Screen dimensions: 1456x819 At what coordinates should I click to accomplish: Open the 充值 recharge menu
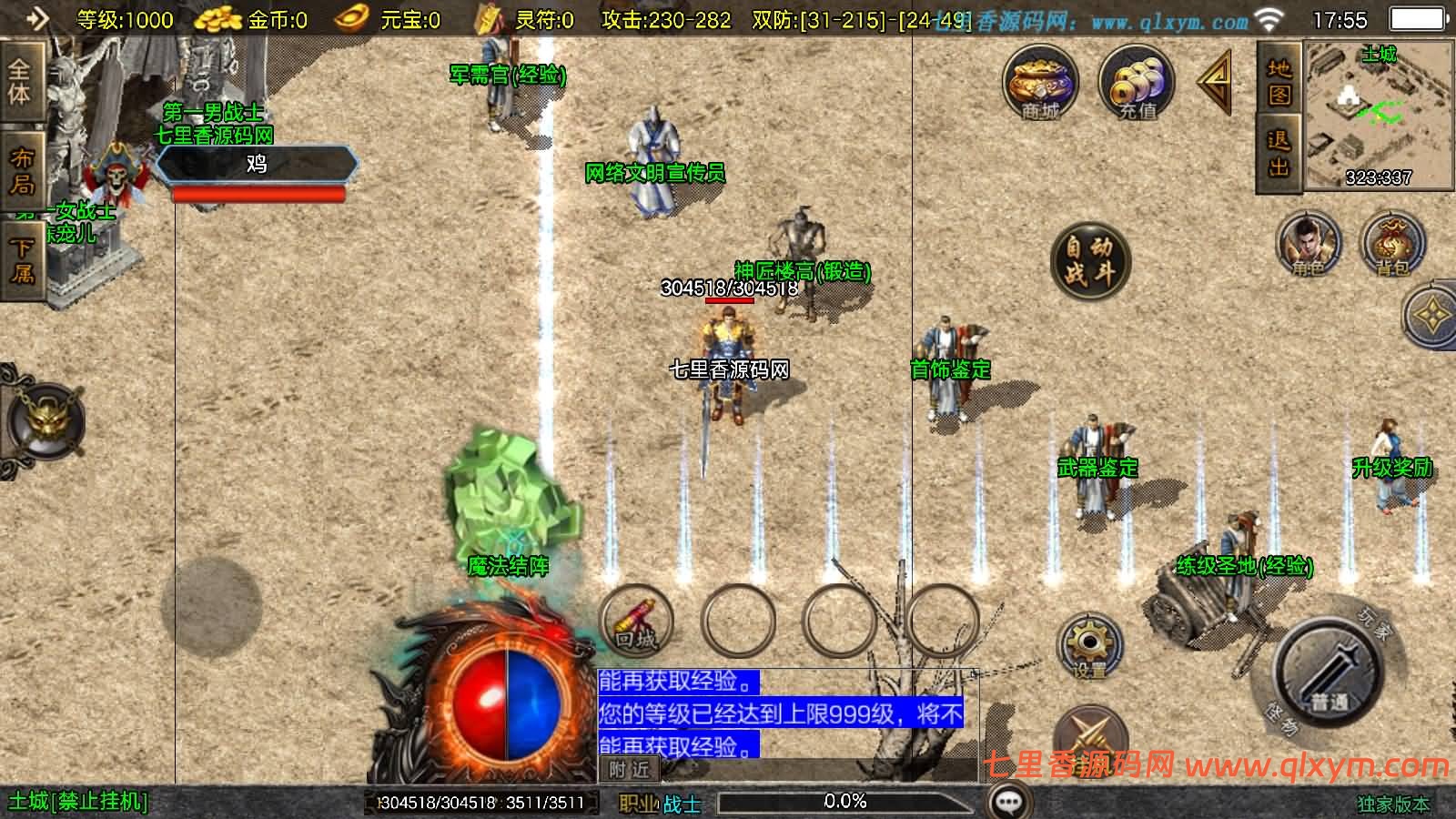click(1137, 83)
